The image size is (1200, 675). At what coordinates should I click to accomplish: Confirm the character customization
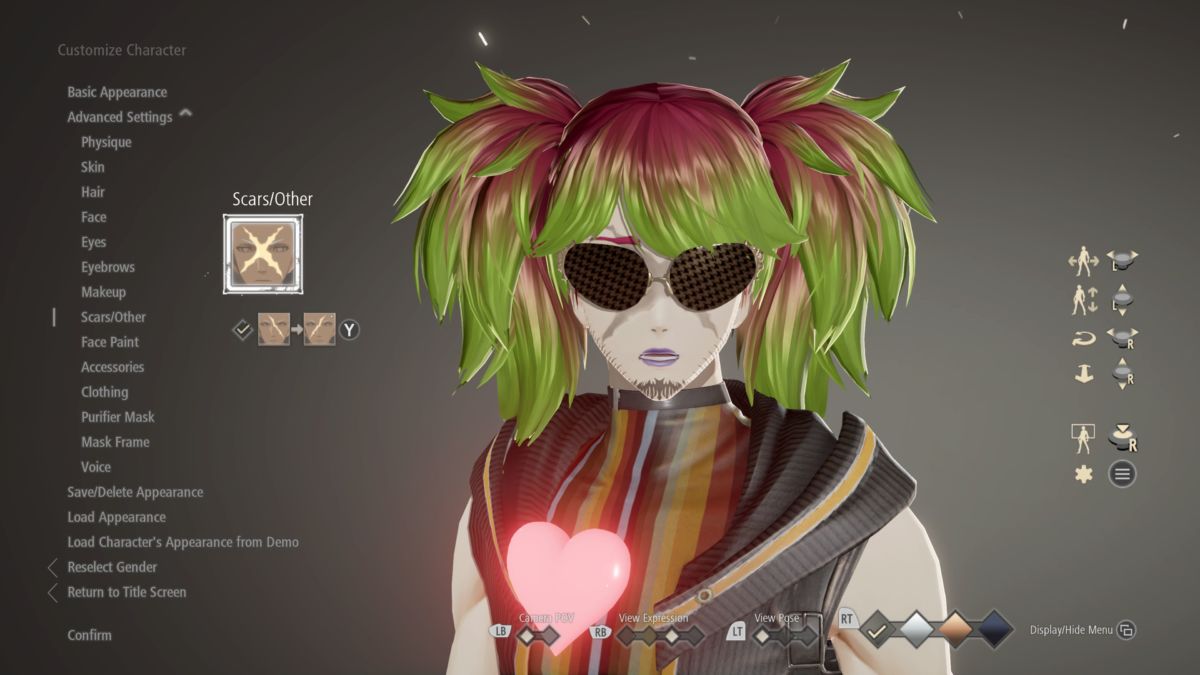tap(90, 635)
